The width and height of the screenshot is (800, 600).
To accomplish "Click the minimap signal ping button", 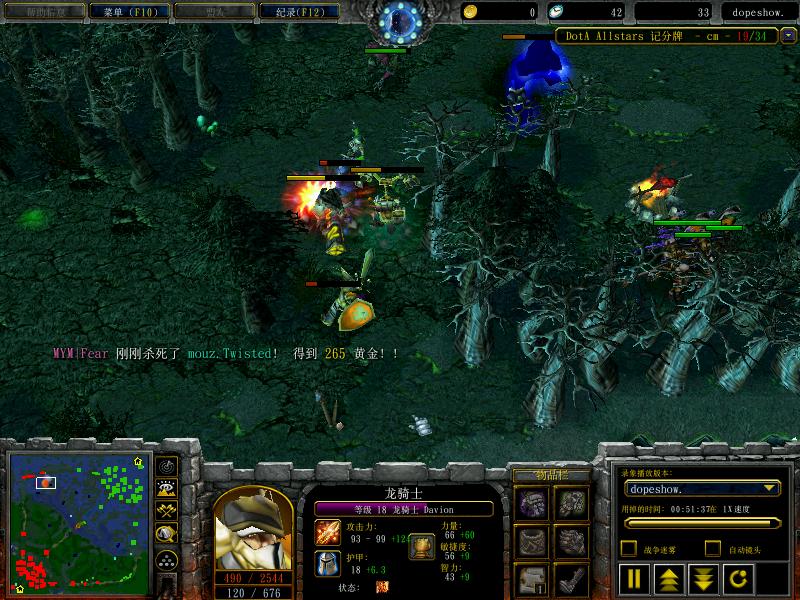I will [x=167, y=466].
